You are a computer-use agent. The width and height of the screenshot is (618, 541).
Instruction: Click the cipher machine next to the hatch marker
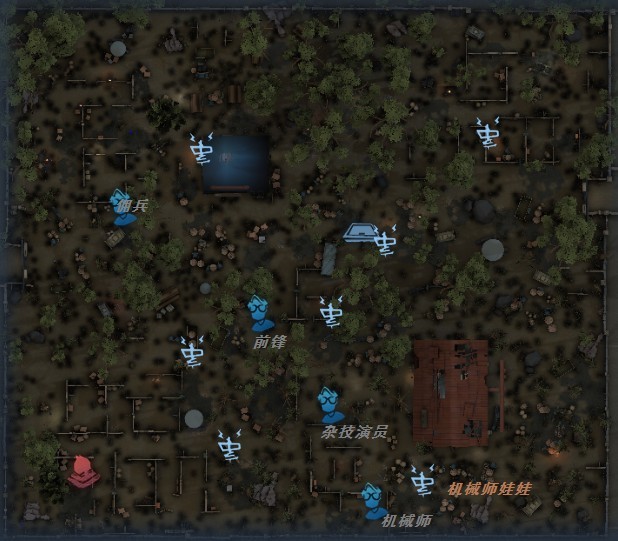pos(385,241)
